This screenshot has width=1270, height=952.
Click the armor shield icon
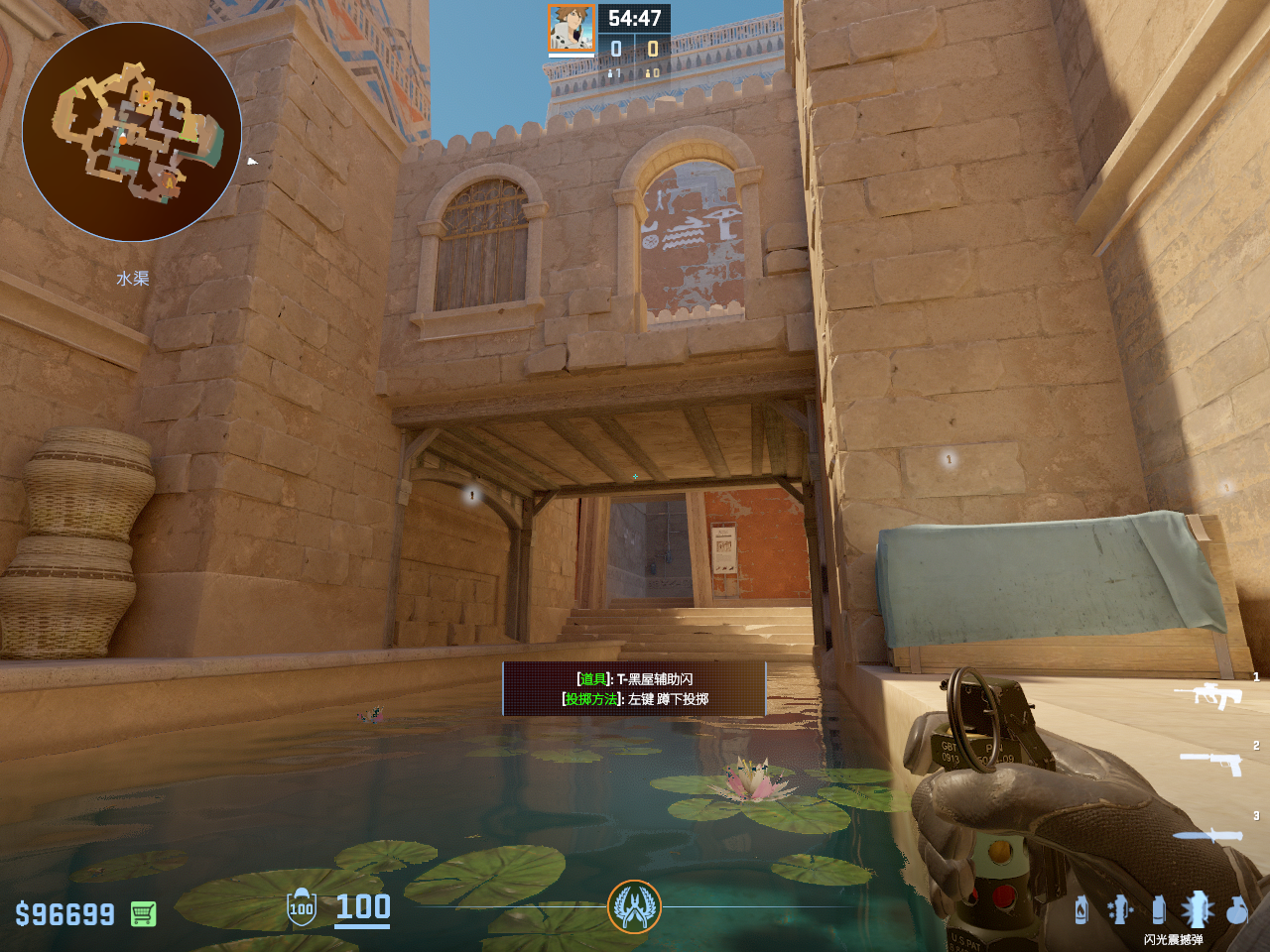[302, 907]
